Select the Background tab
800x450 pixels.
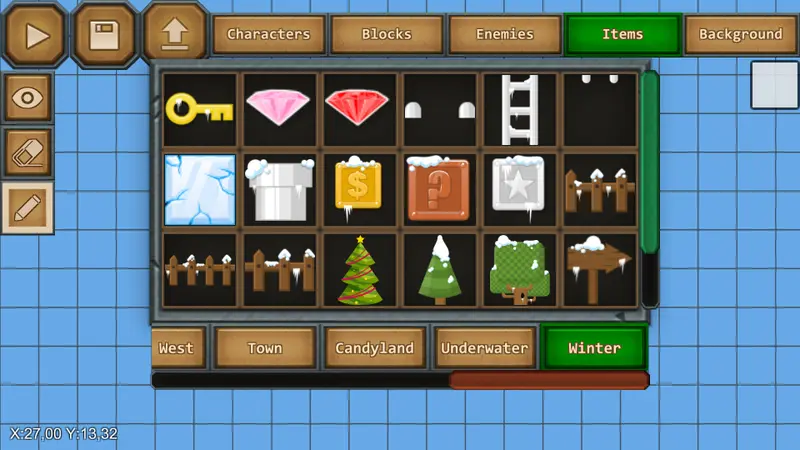[x=740, y=35]
